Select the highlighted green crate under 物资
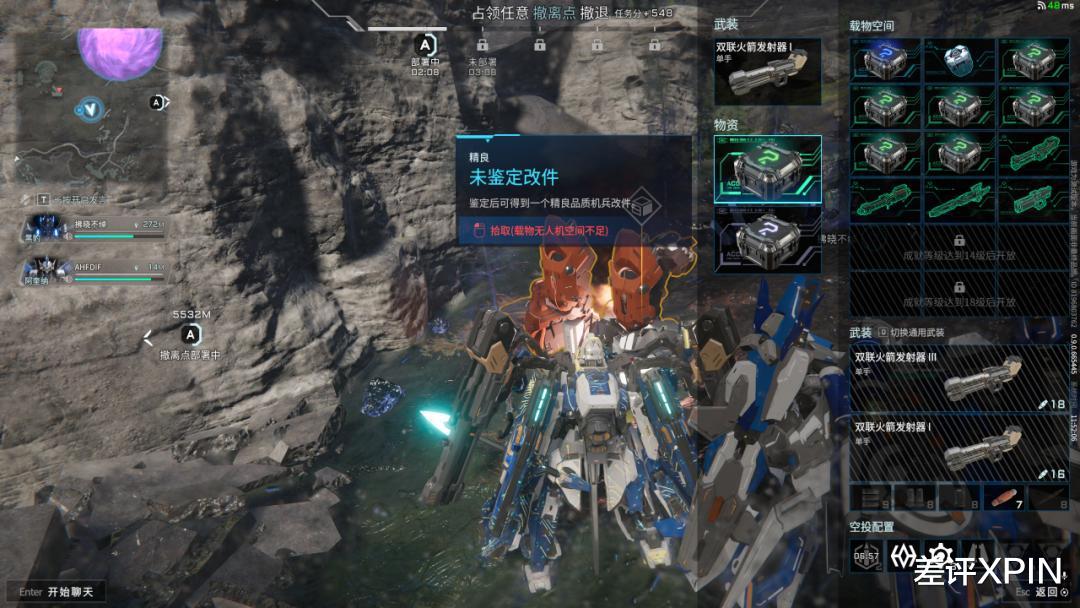 (x=767, y=168)
